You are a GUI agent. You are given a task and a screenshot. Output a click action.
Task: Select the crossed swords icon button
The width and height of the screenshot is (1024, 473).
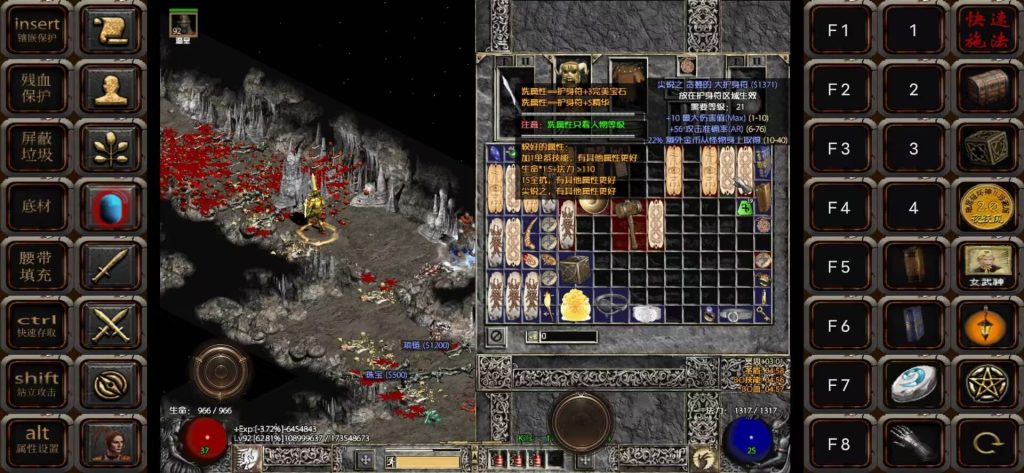pyautogui.click(x=110, y=323)
